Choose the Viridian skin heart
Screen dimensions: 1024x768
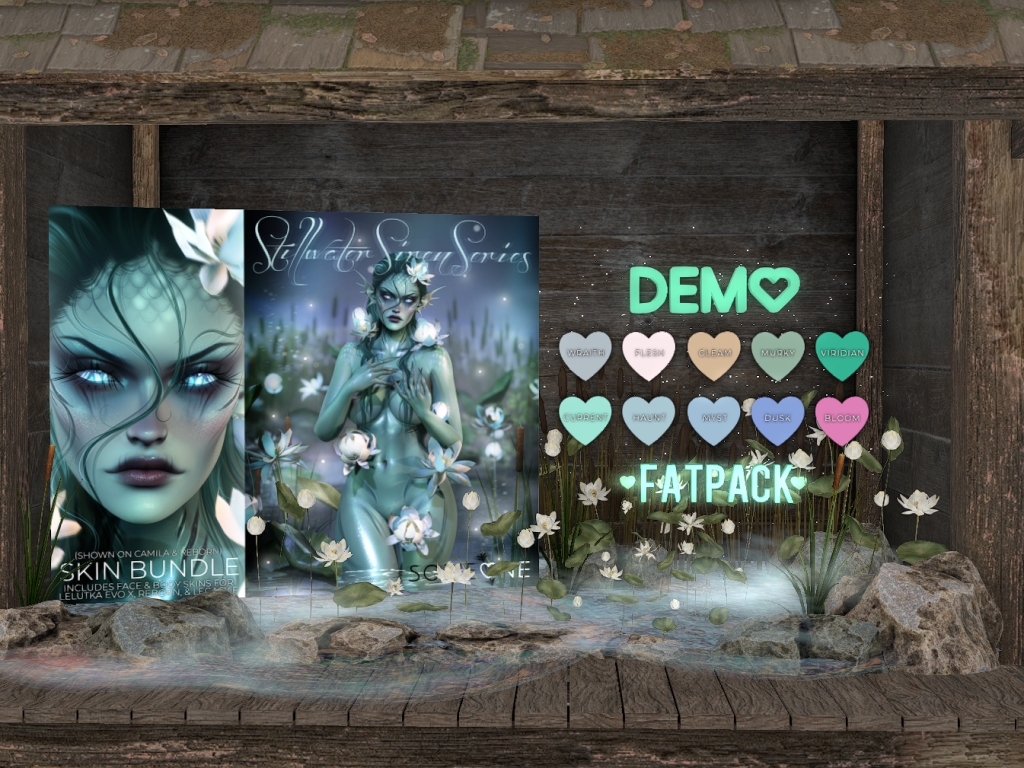(x=841, y=355)
